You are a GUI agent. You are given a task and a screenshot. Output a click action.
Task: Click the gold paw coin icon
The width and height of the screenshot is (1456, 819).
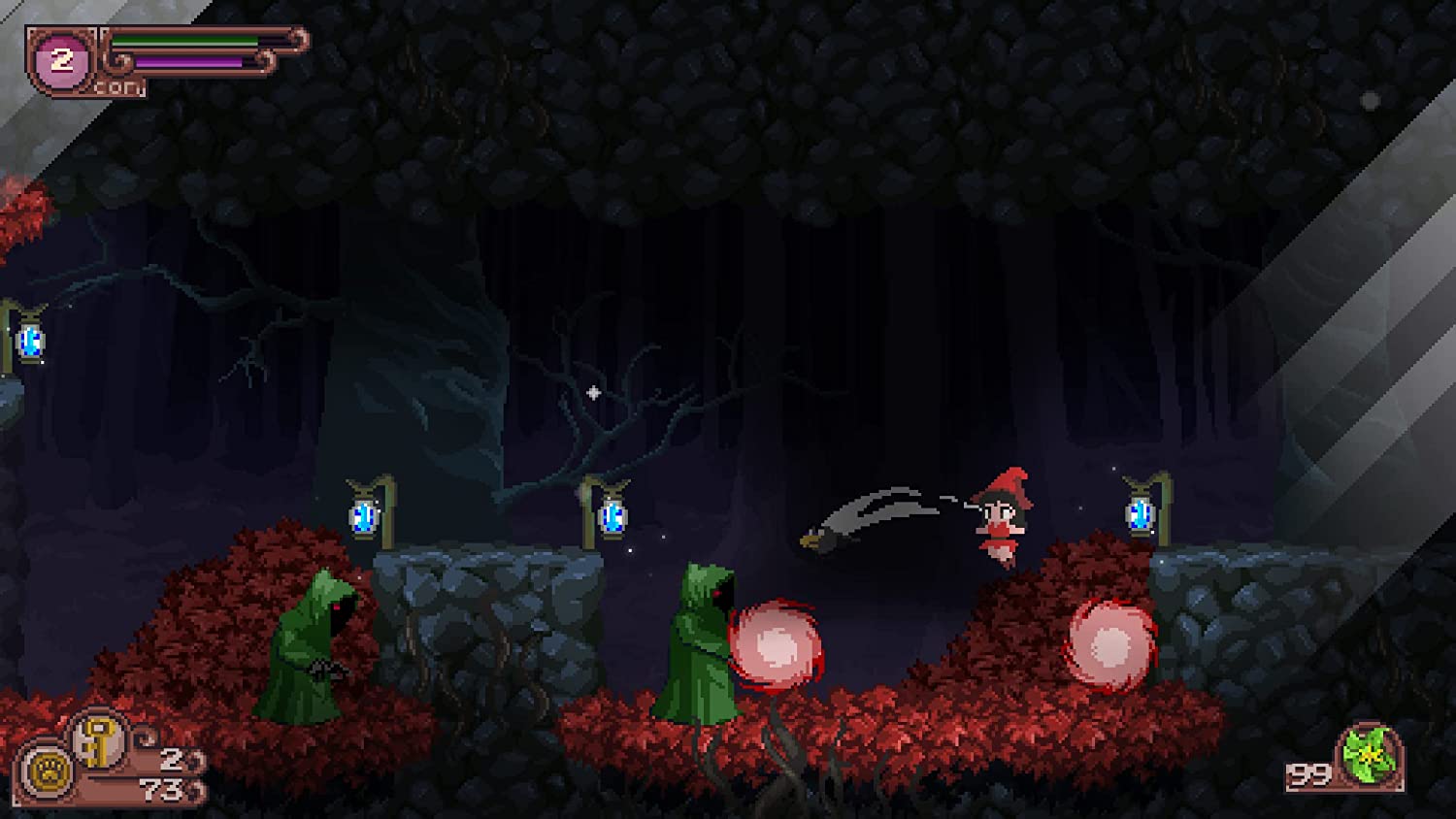click(x=47, y=771)
